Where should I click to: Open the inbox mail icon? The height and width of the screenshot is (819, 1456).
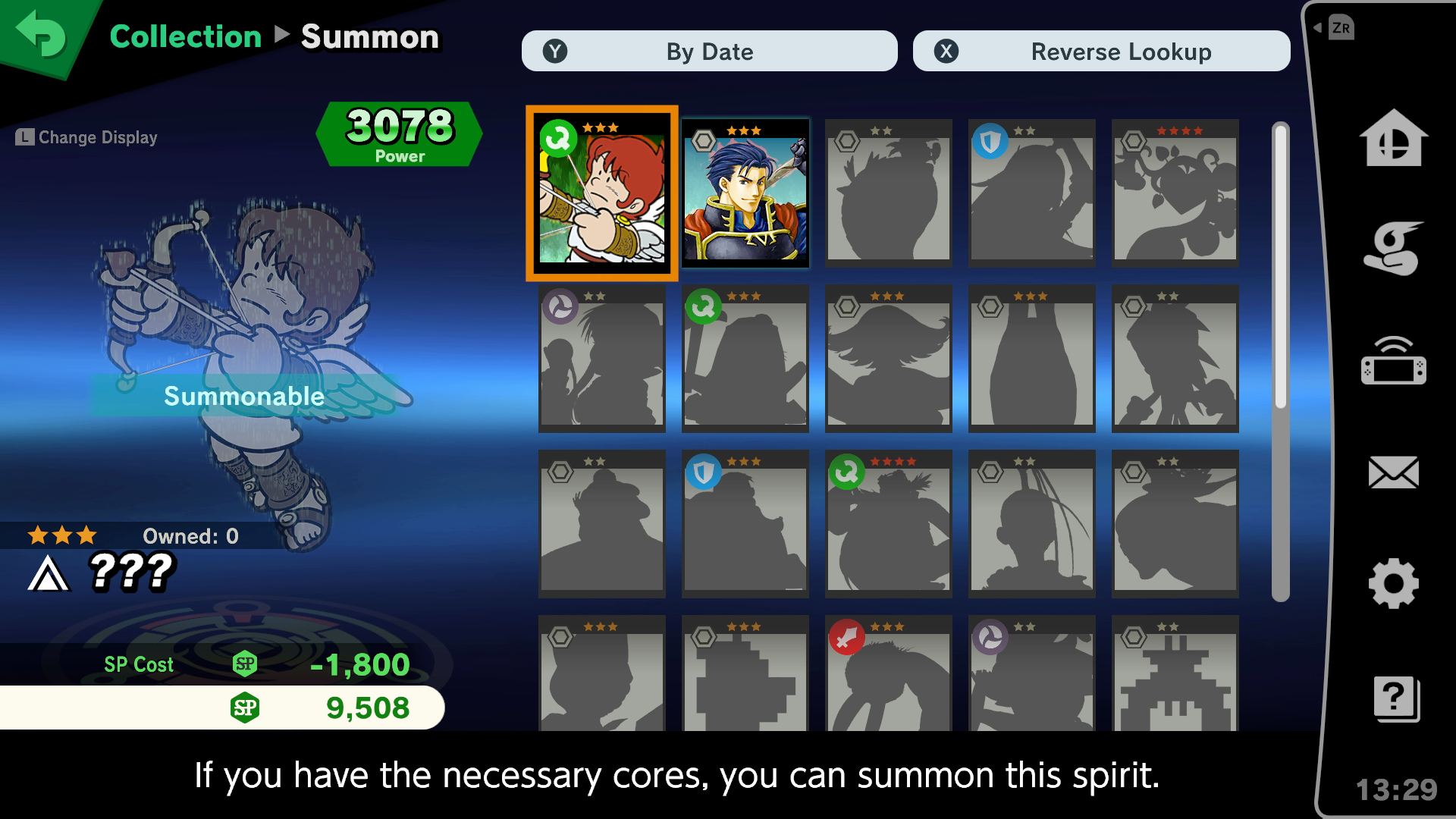pos(1395,473)
